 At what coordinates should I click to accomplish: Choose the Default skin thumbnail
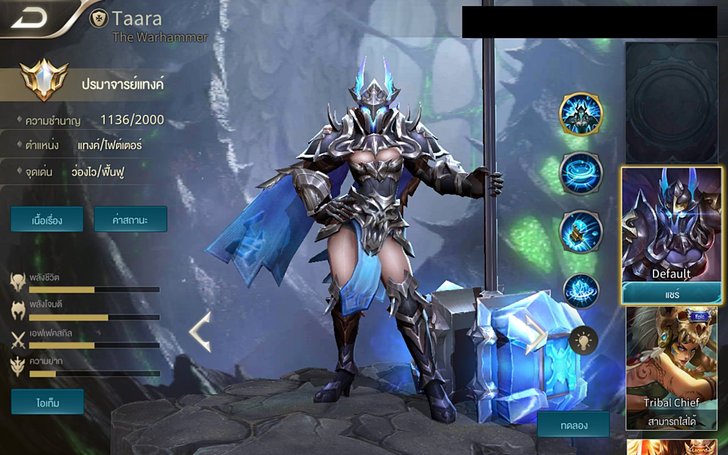coord(671,225)
